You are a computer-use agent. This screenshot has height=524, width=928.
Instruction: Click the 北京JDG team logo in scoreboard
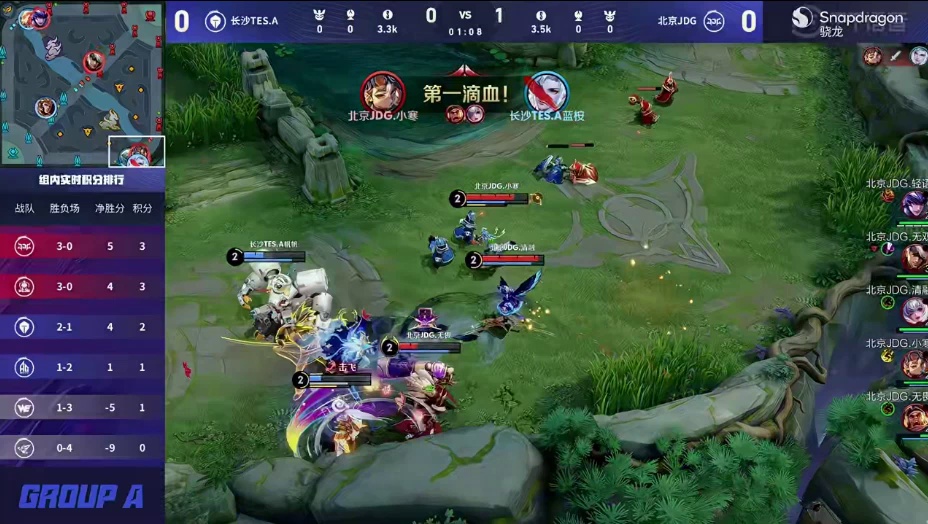pyautogui.click(x=715, y=21)
